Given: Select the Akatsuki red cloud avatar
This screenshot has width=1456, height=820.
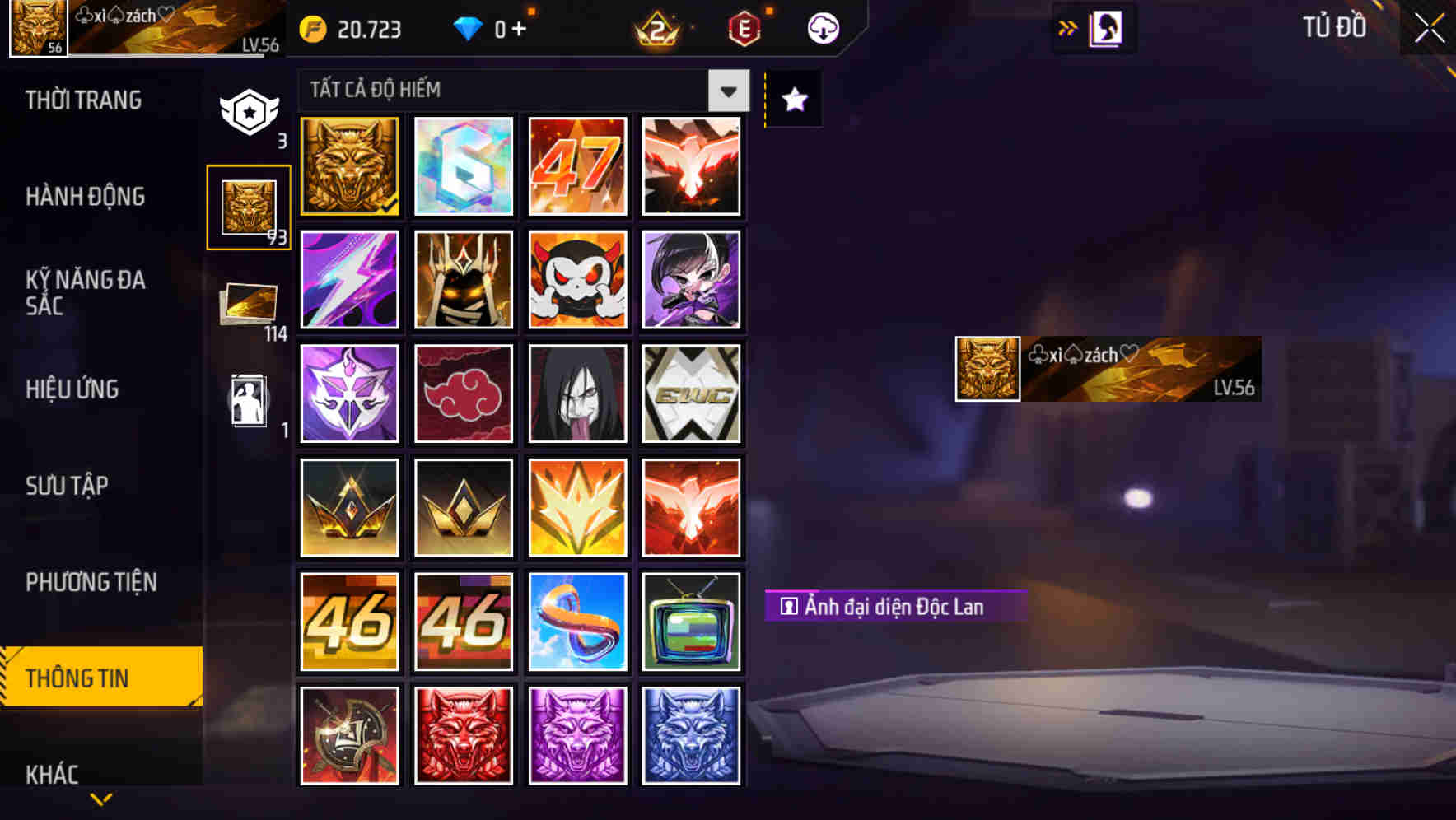Looking at the screenshot, I should tap(463, 394).
